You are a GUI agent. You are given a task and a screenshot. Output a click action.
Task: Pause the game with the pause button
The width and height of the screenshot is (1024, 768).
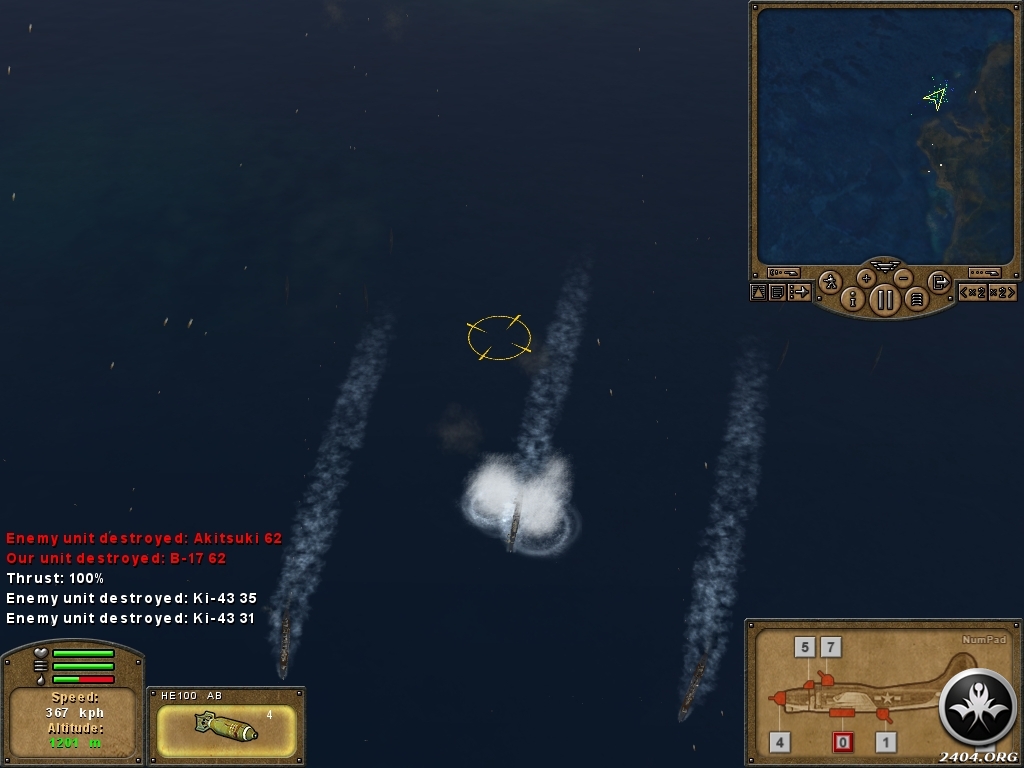[885, 299]
